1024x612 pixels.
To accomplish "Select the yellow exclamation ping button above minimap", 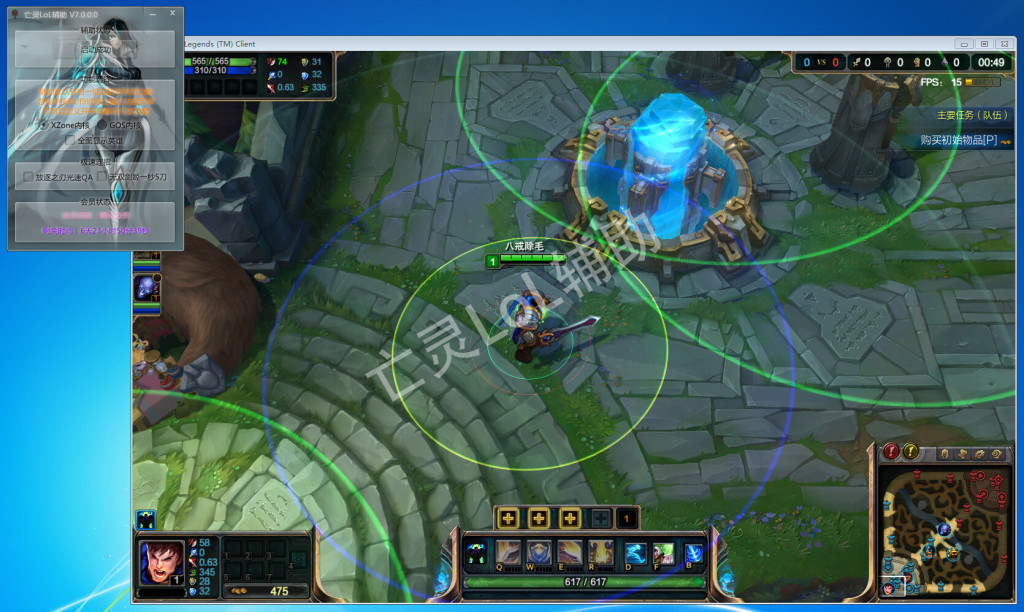I will coord(910,452).
